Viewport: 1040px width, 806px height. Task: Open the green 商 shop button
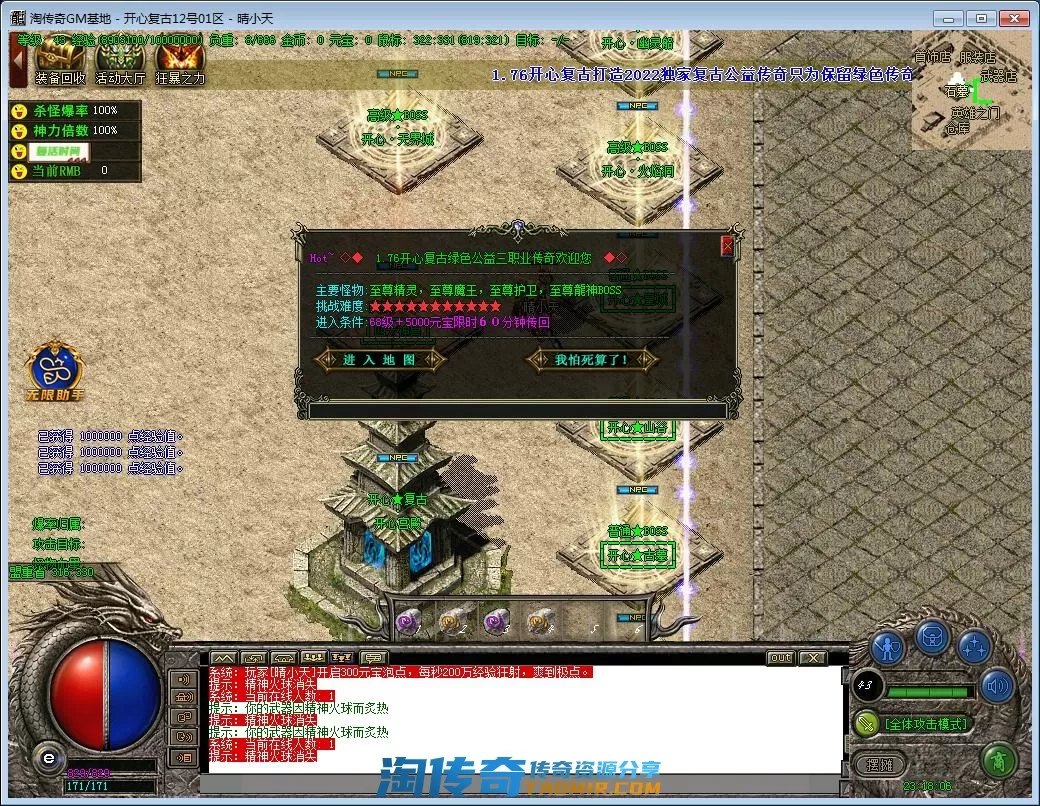[997, 761]
